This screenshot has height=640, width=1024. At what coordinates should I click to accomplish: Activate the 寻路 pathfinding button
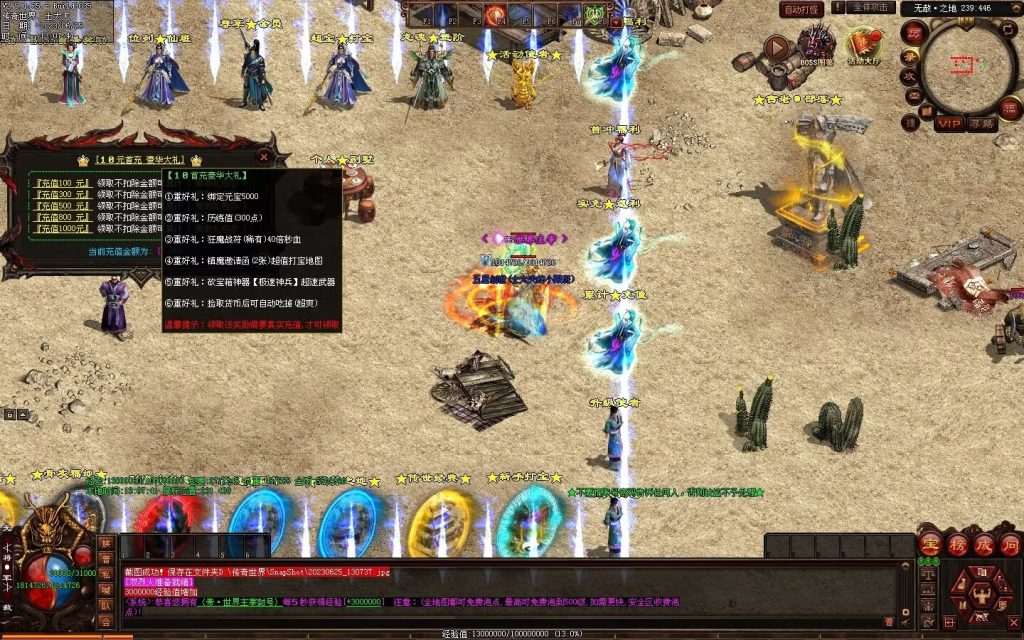click(x=981, y=124)
